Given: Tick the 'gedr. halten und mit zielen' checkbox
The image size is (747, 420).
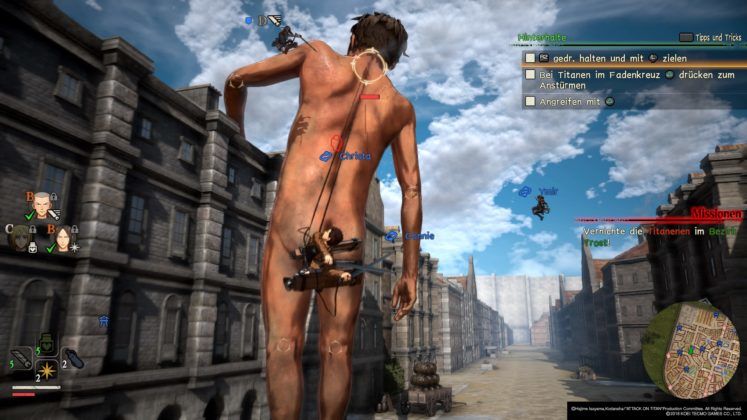Looking at the screenshot, I should coord(530,59).
